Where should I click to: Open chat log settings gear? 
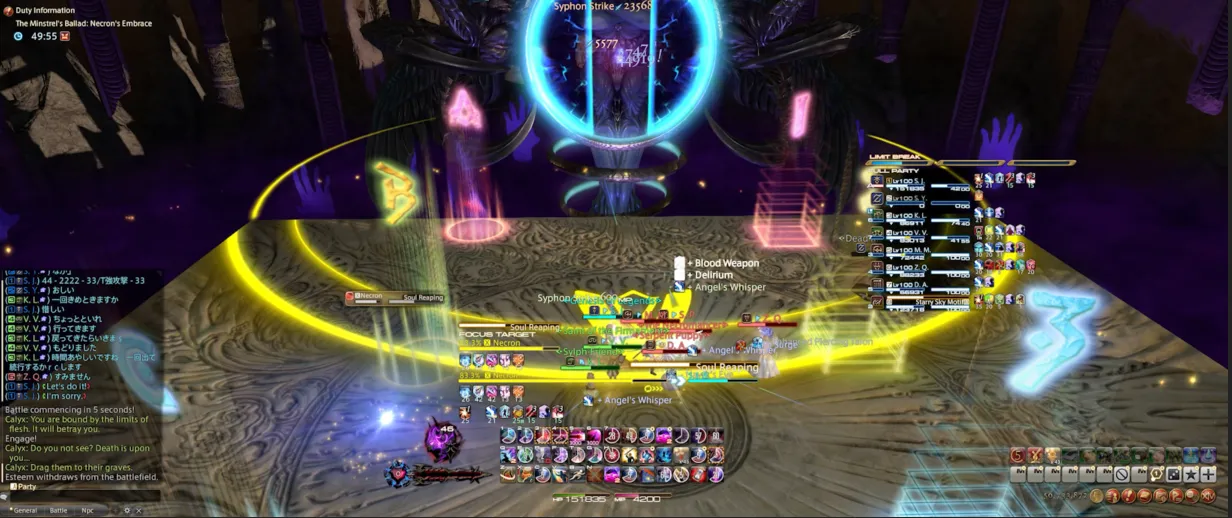coord(126,510)
